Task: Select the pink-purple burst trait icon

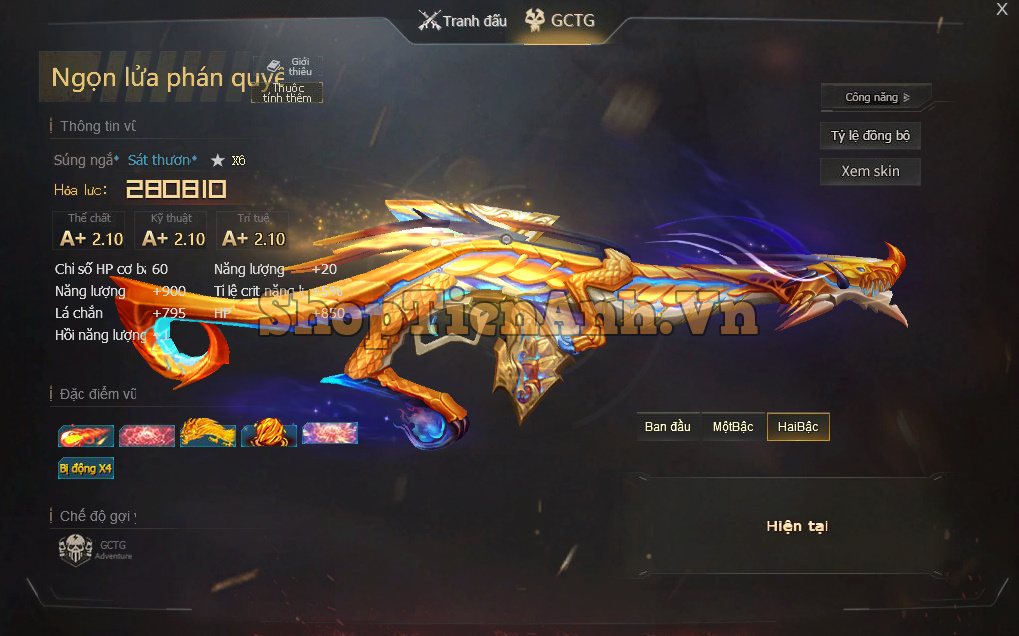Action: pyautogui.click(x=330, y=433)
